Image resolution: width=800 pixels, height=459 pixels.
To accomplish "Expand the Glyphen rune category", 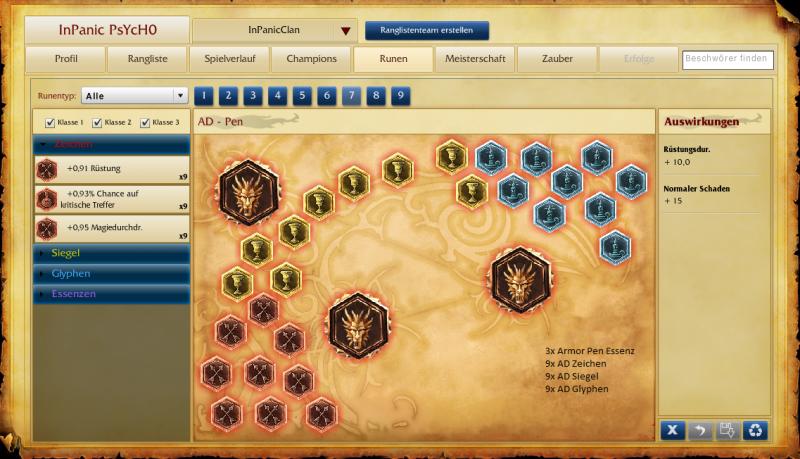I will pos(111,273).
